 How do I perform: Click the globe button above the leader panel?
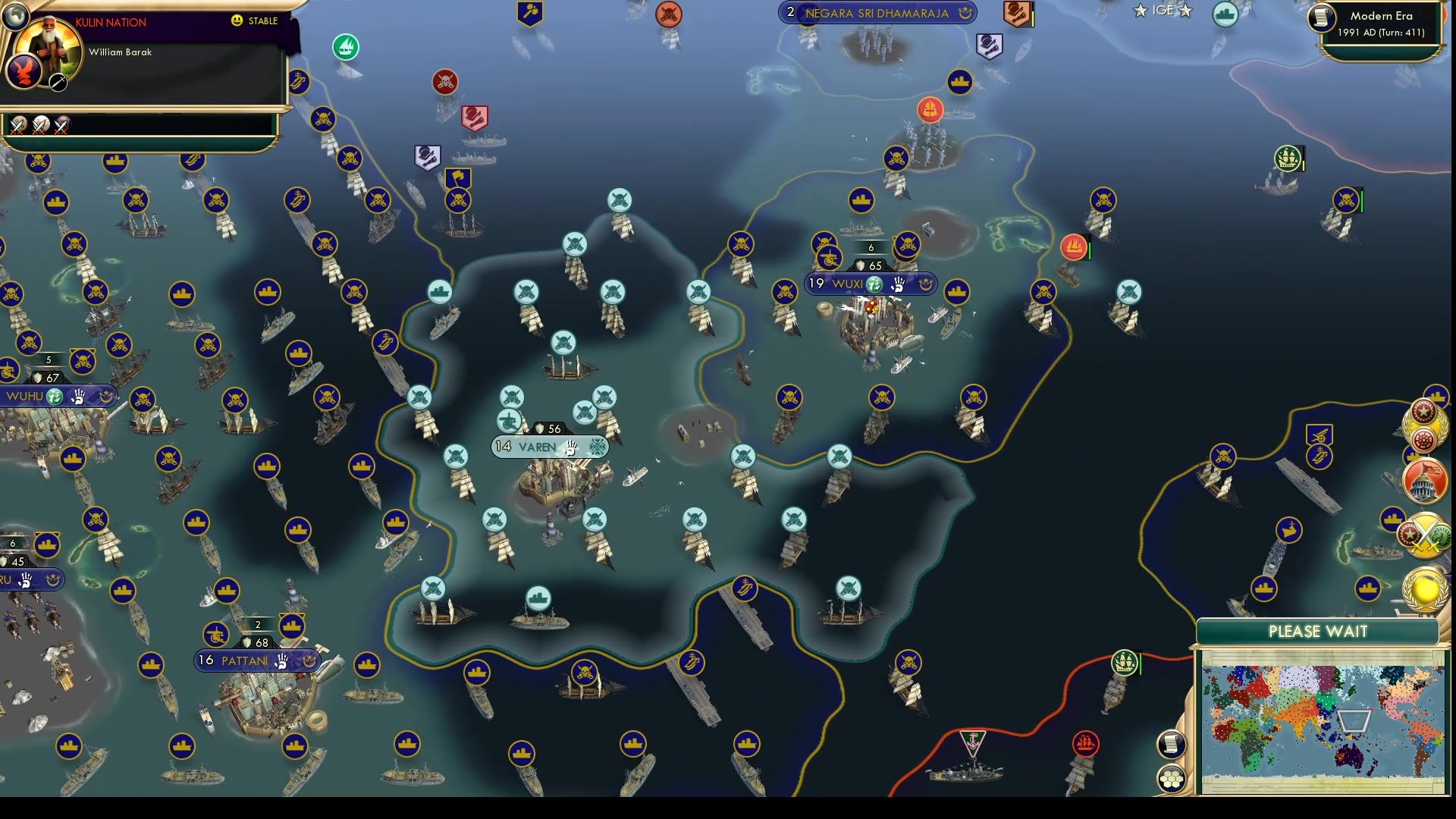point(17,17)
